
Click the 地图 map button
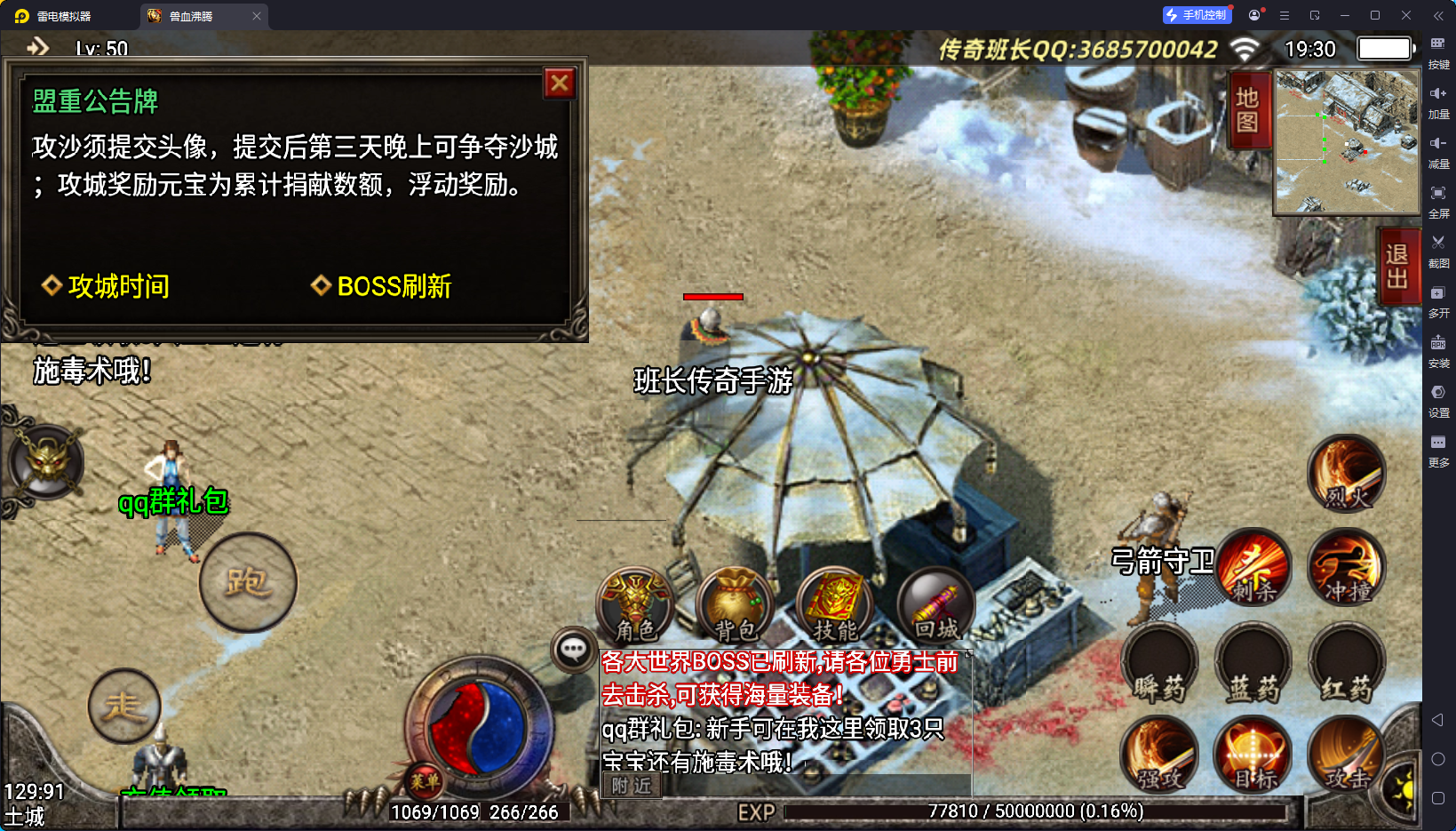tap(1247, 109)
